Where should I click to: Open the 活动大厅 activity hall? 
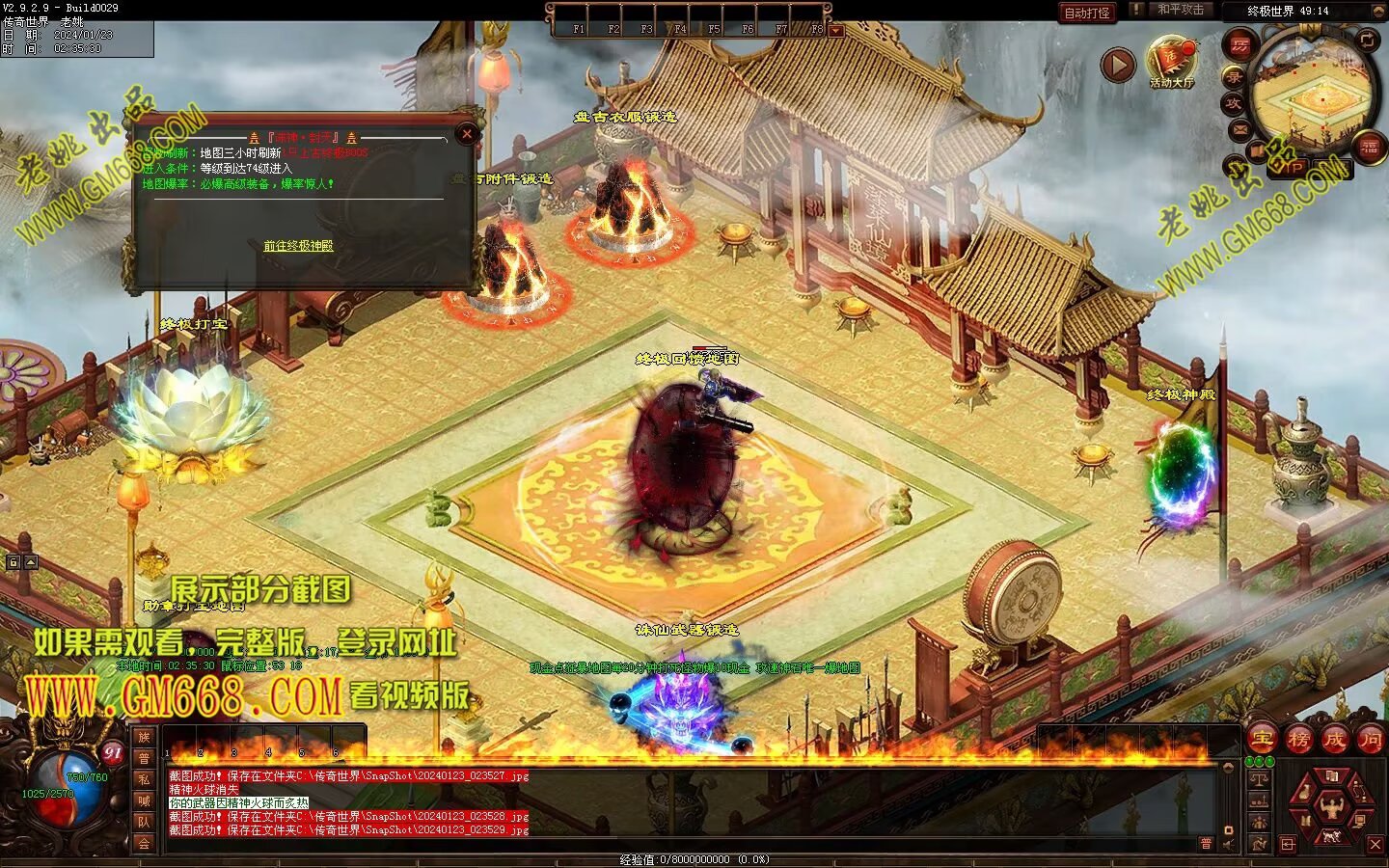click(1171, 63)
